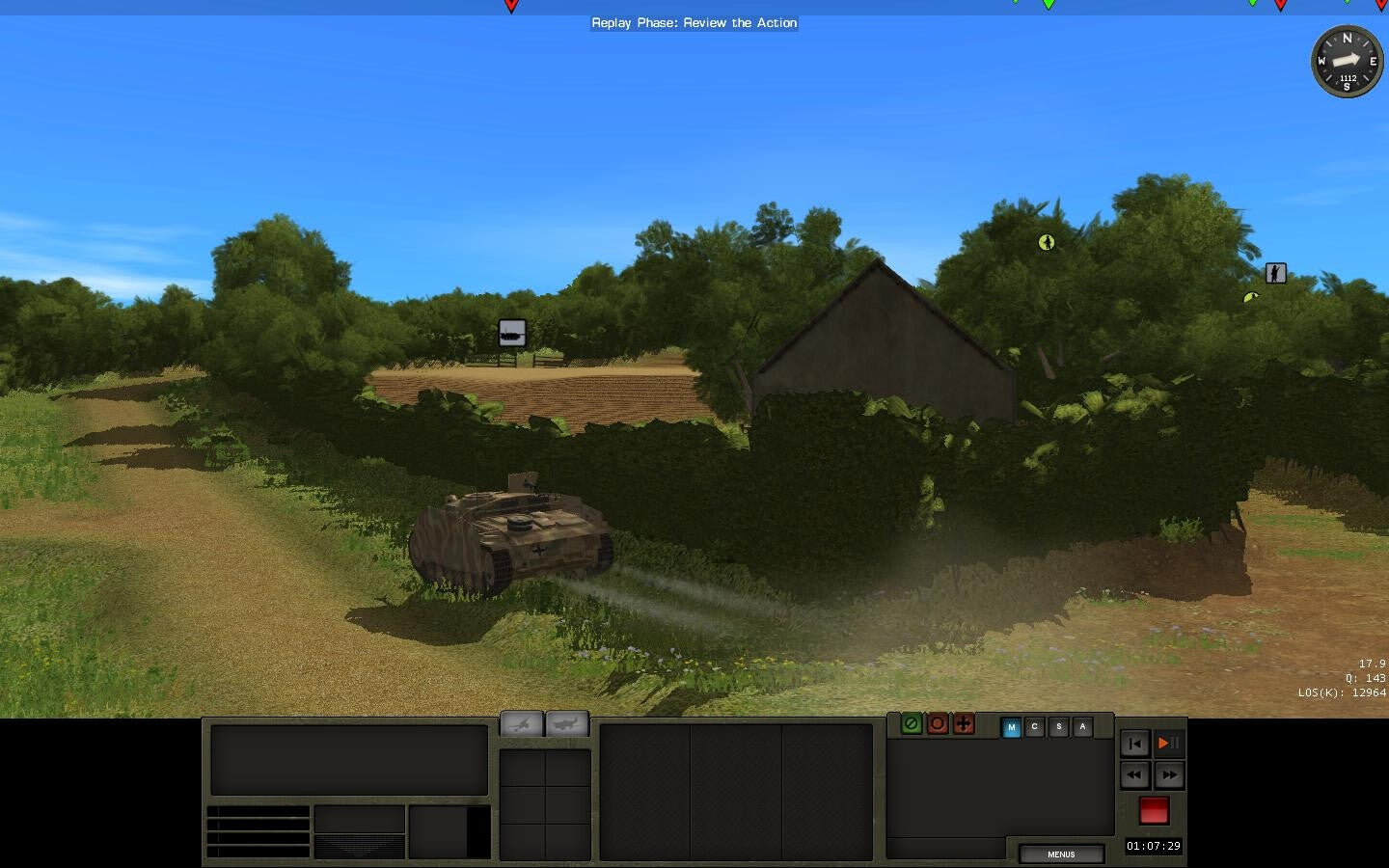Open the MENUS panel
1389x868 pixels.
(x=1060, y=854)
